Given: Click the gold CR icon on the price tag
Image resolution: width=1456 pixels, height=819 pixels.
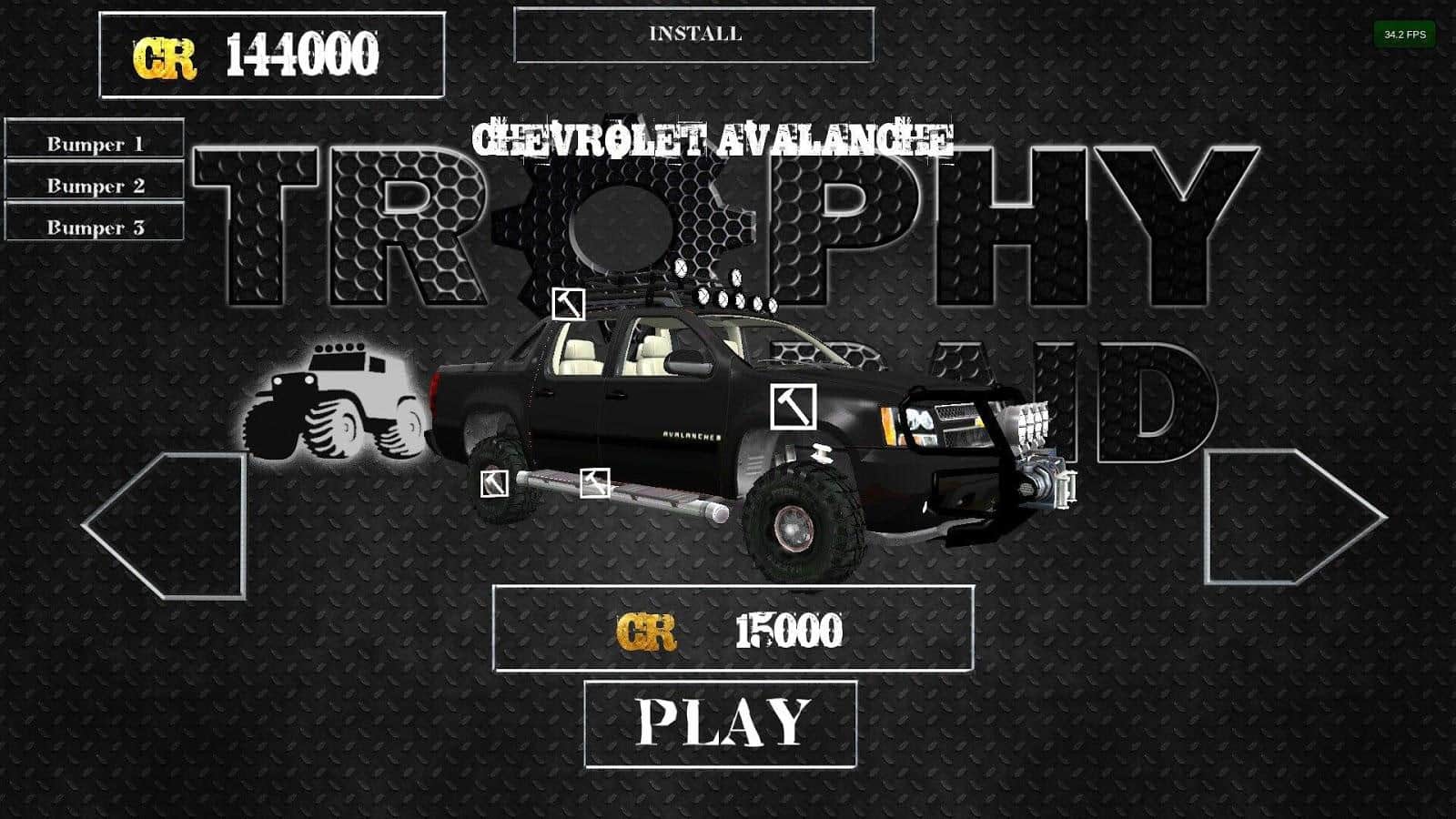Looking at the screenshot, I should click(x=648, y=630).
